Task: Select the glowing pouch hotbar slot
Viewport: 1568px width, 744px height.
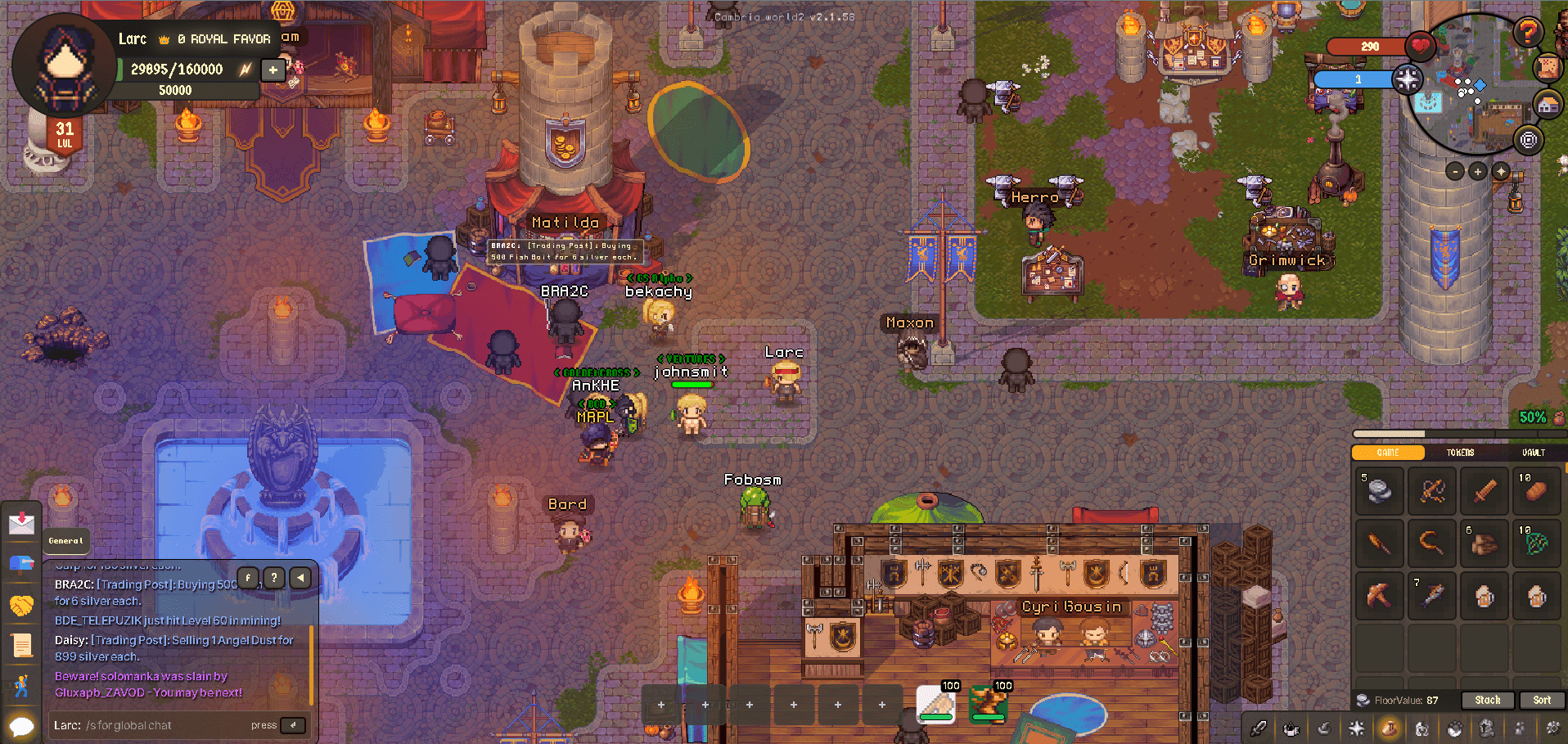Action: pos(1390,727)
